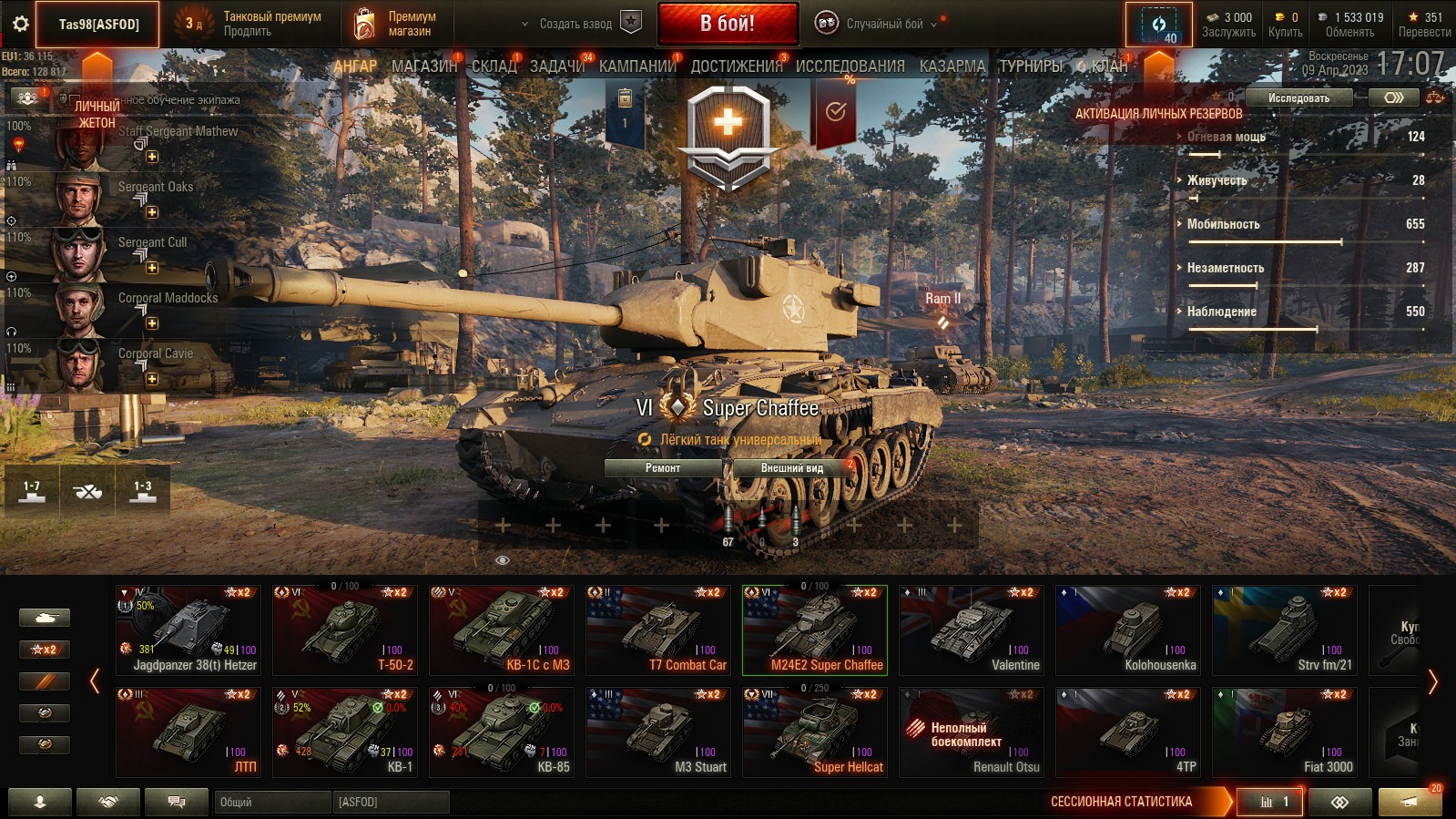This screenshot has height=819, width=1456.
Task: Show the ИССЛЕДОВАНИЯ tab
Action: tap(850, 66)
